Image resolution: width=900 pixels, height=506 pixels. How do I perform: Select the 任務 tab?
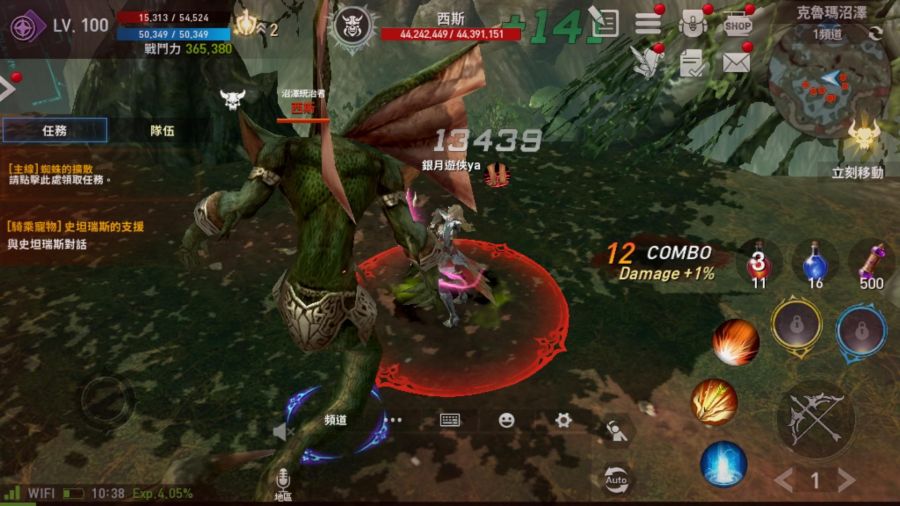55,130
